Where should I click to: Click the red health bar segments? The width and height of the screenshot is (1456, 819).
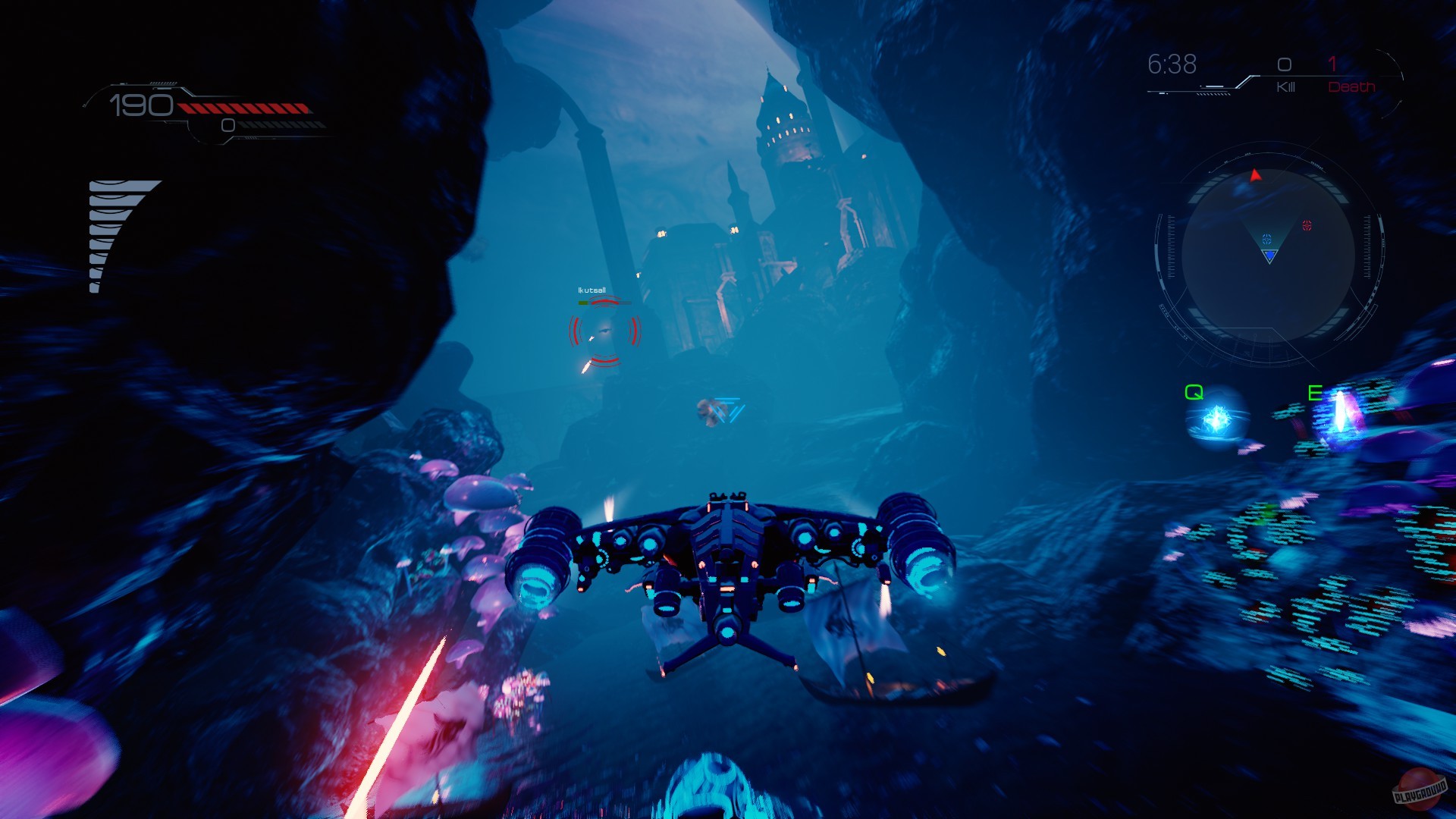(x=243, y=106)
